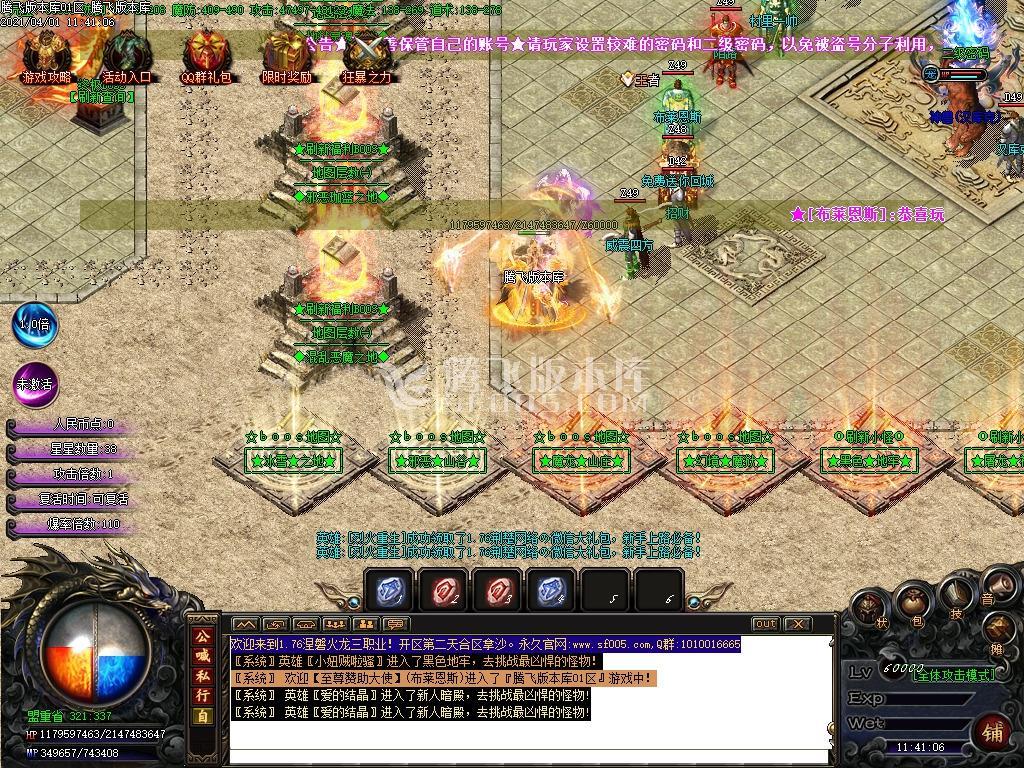Screen dimensions: 1024x768
Task: Open the 游戏攻略 game guide icon
Action: click(x=46, y=52)
